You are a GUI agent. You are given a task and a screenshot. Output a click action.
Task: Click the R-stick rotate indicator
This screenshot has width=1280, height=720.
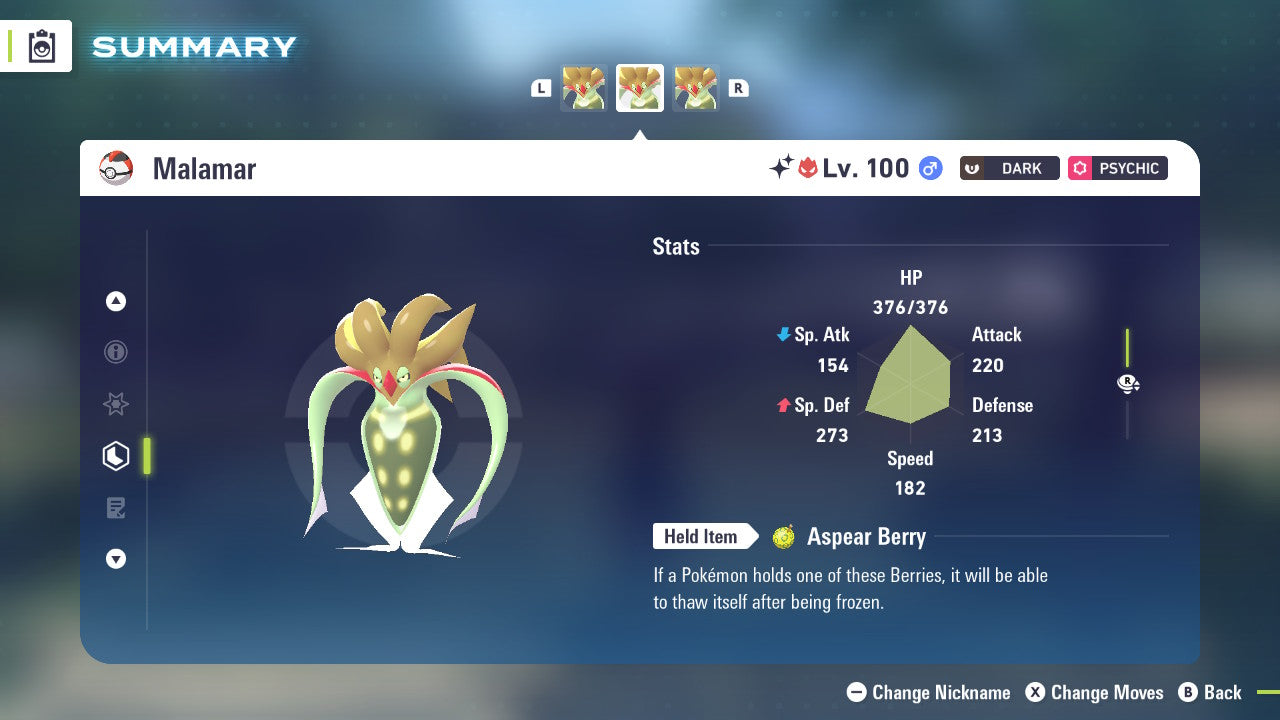1127,383
